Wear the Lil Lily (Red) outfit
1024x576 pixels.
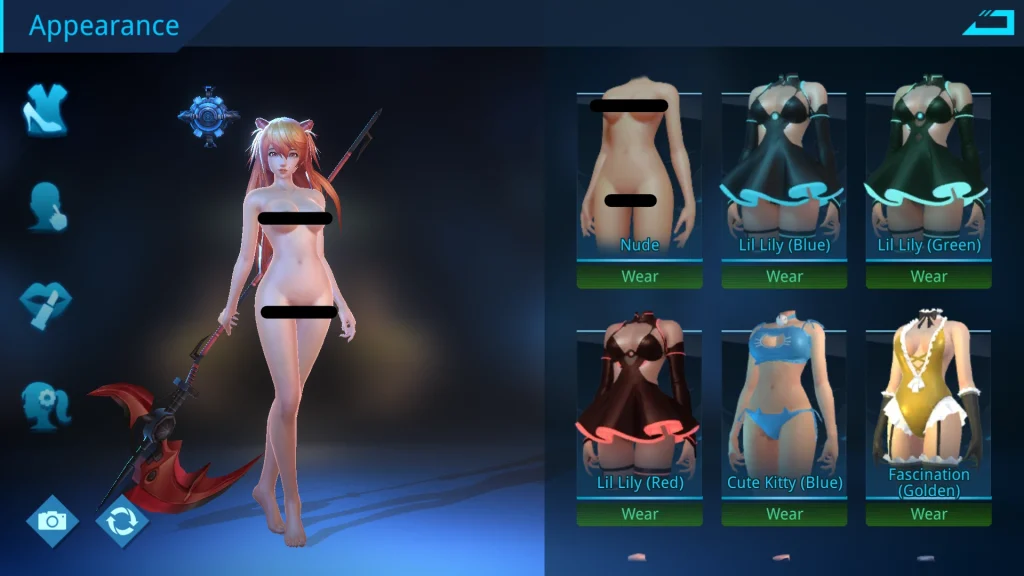(x=640, y=514)
